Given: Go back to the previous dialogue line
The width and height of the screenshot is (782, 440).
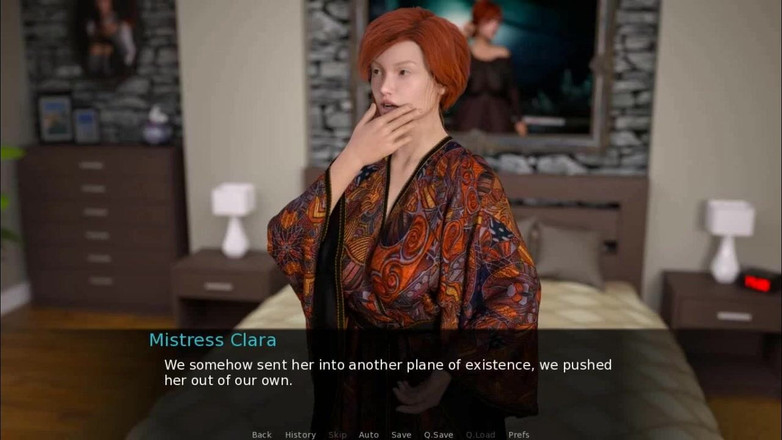Looking at the screenshot, I should [262, 435].
